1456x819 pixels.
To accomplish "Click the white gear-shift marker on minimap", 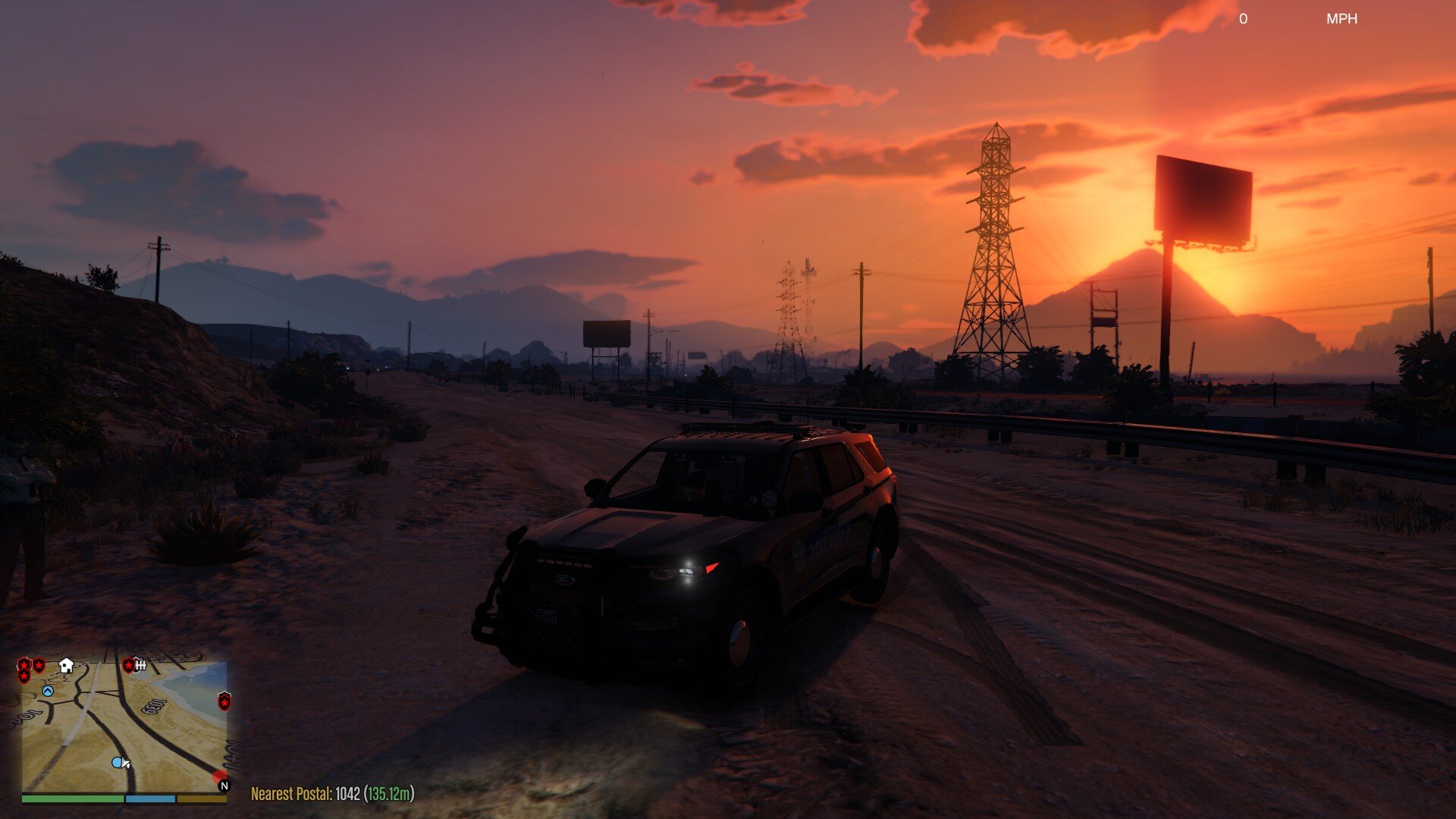I will [140, 665].
